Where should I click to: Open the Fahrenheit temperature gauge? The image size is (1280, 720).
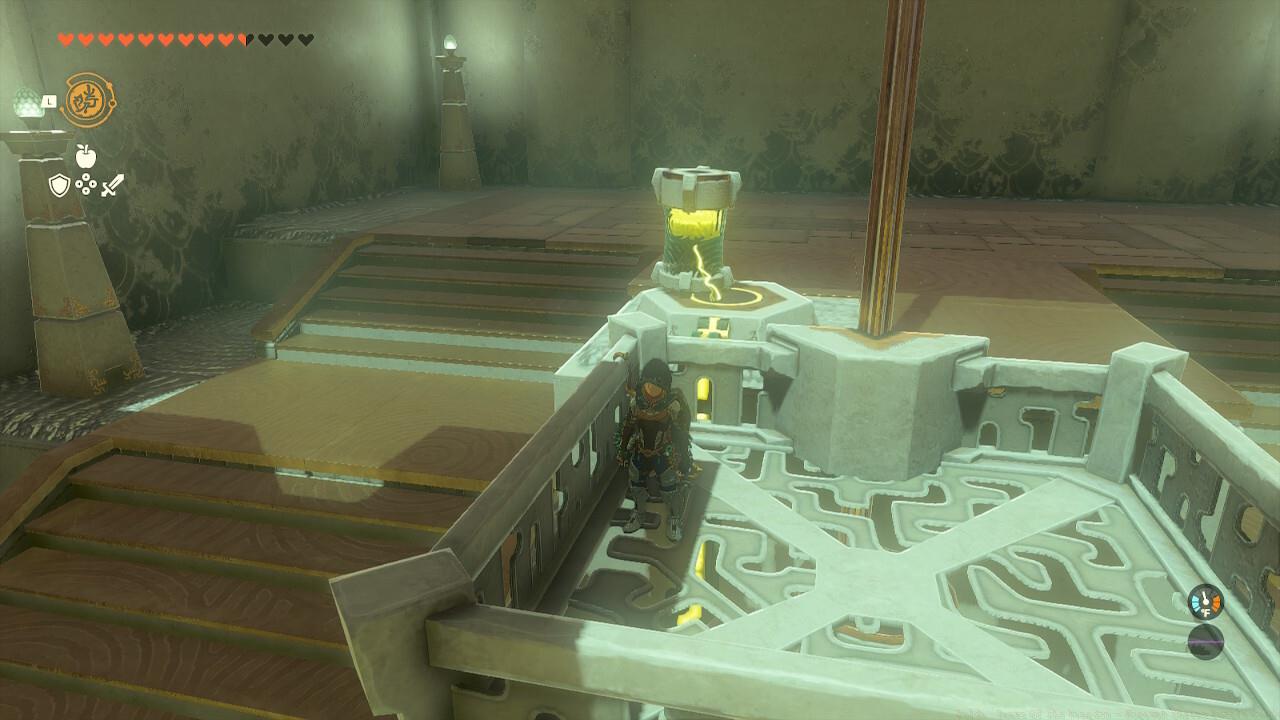(1205, 601)
